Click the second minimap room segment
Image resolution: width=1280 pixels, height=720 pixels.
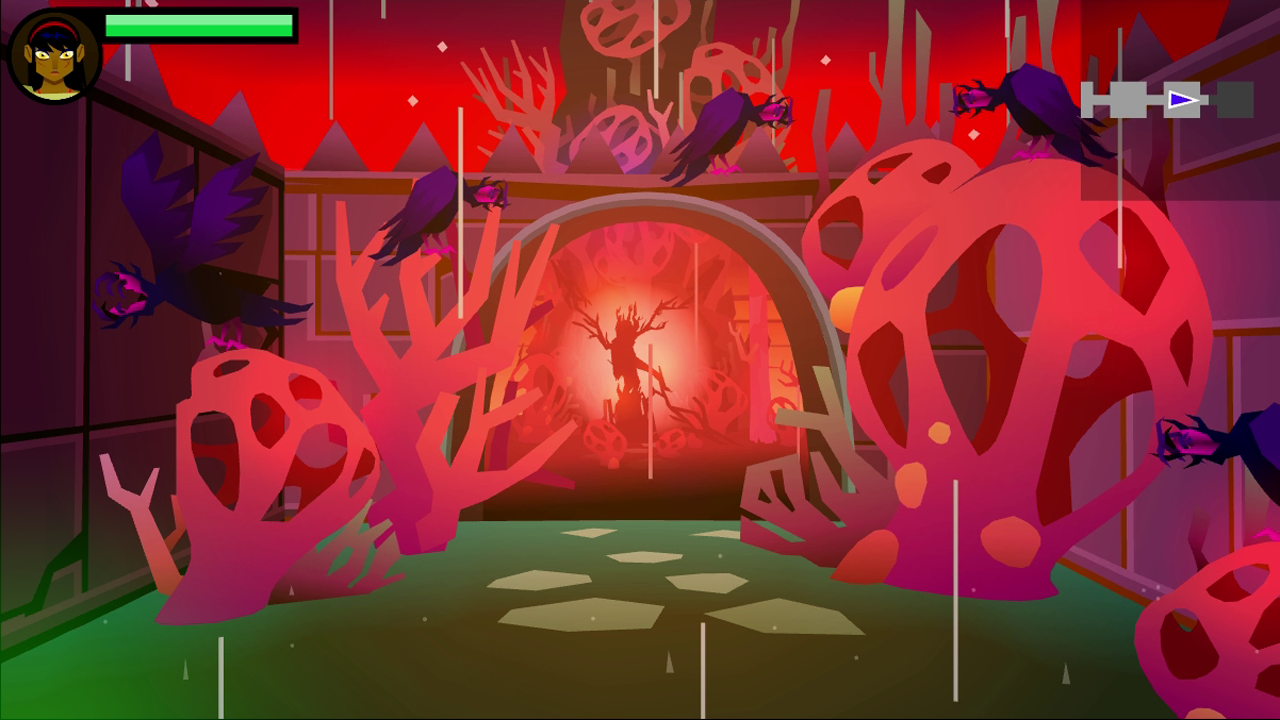click(1128, 100)
